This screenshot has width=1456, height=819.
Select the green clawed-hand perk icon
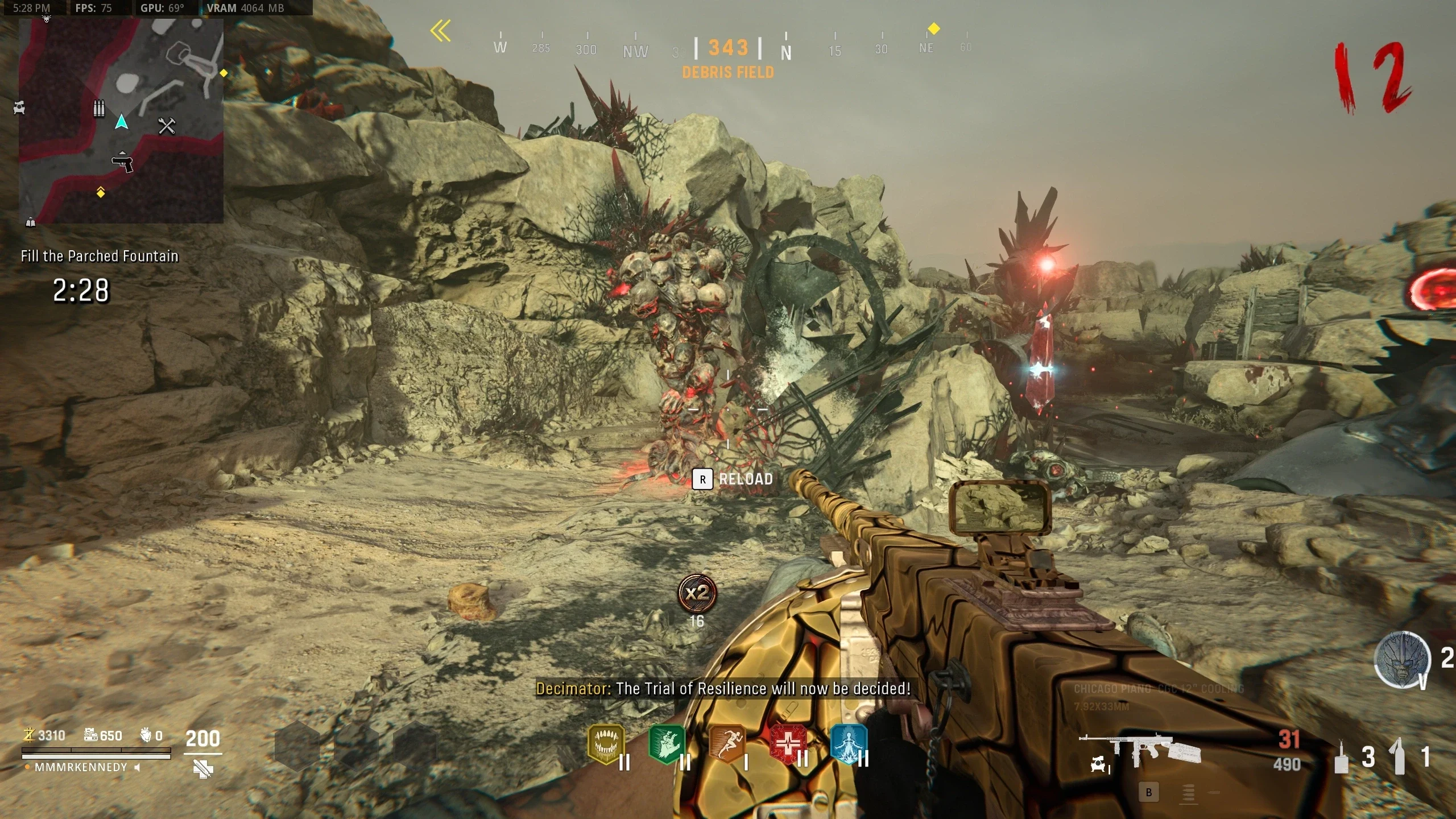pyautogui.click(x=667, y=744)
